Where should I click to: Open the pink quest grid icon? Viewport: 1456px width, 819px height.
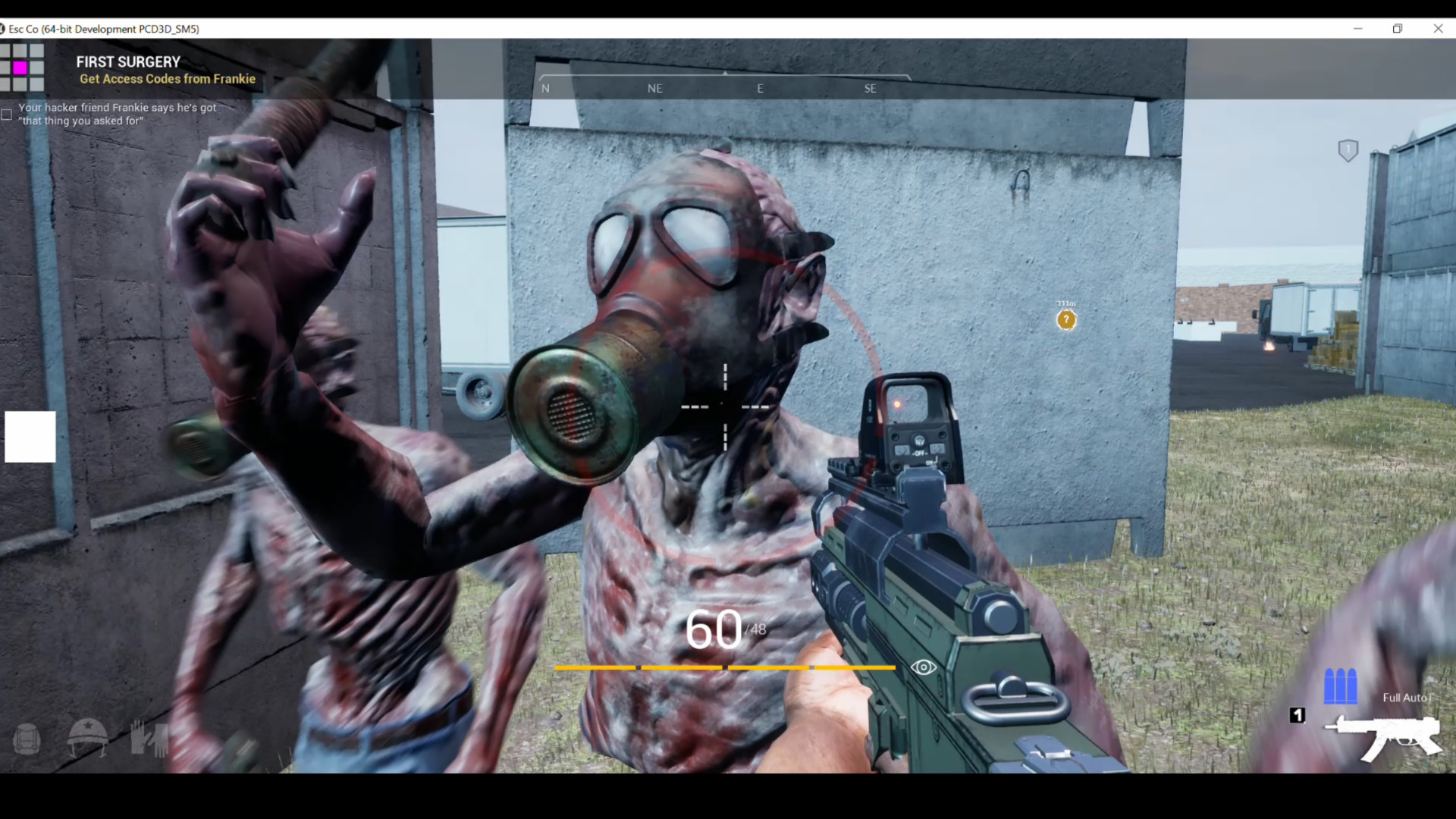[22, 67]
